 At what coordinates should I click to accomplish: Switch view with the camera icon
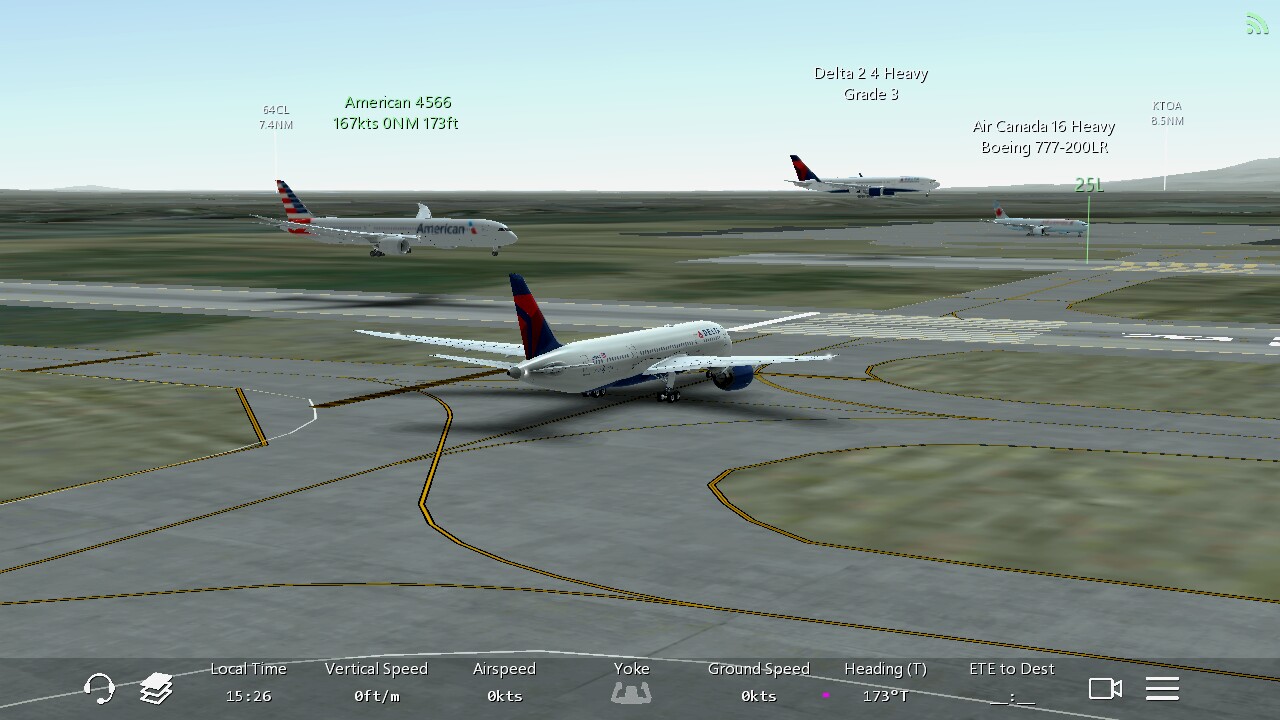[x=1105, y=688]
